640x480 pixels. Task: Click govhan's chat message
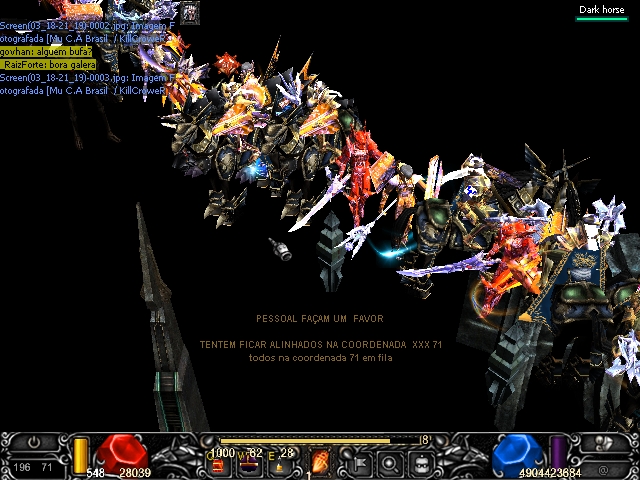point(46,51)
